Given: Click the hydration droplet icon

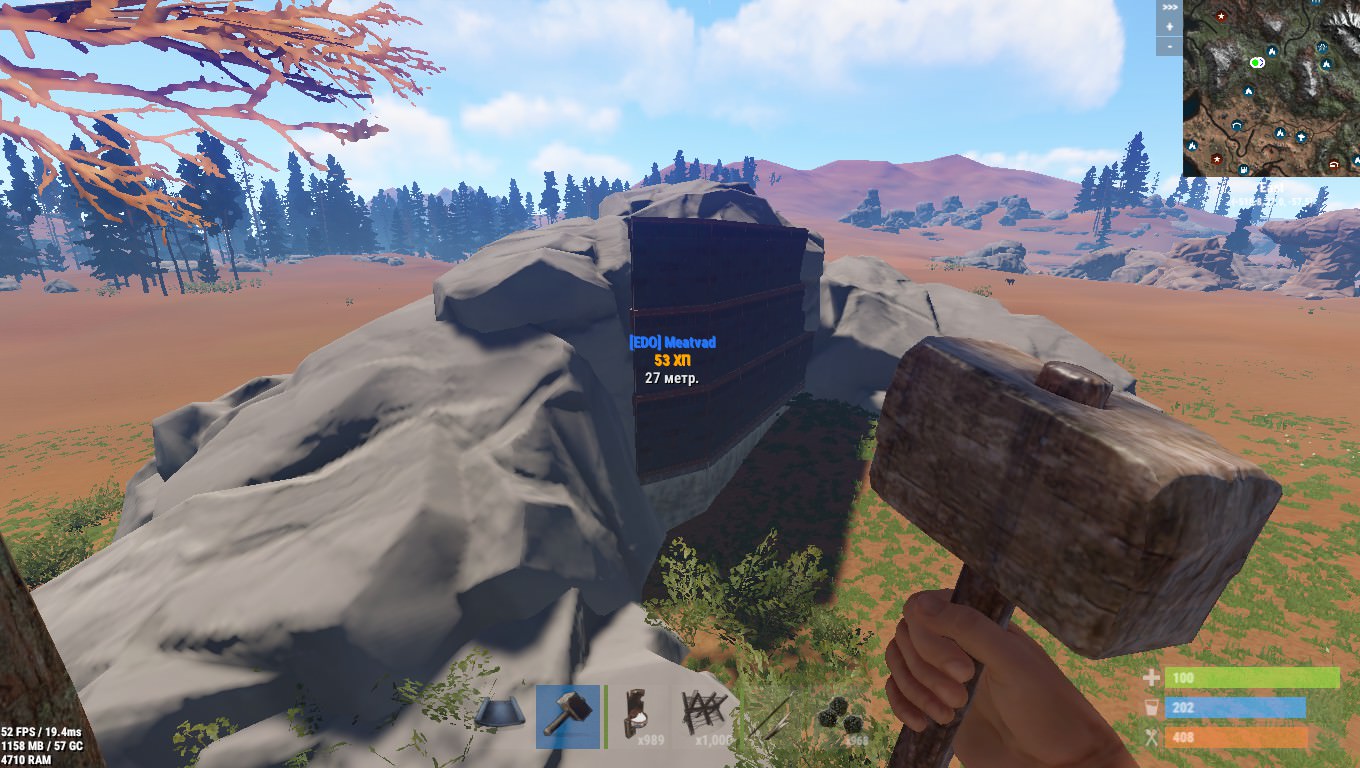Looking at the screenshot, I should (1152, 707).
